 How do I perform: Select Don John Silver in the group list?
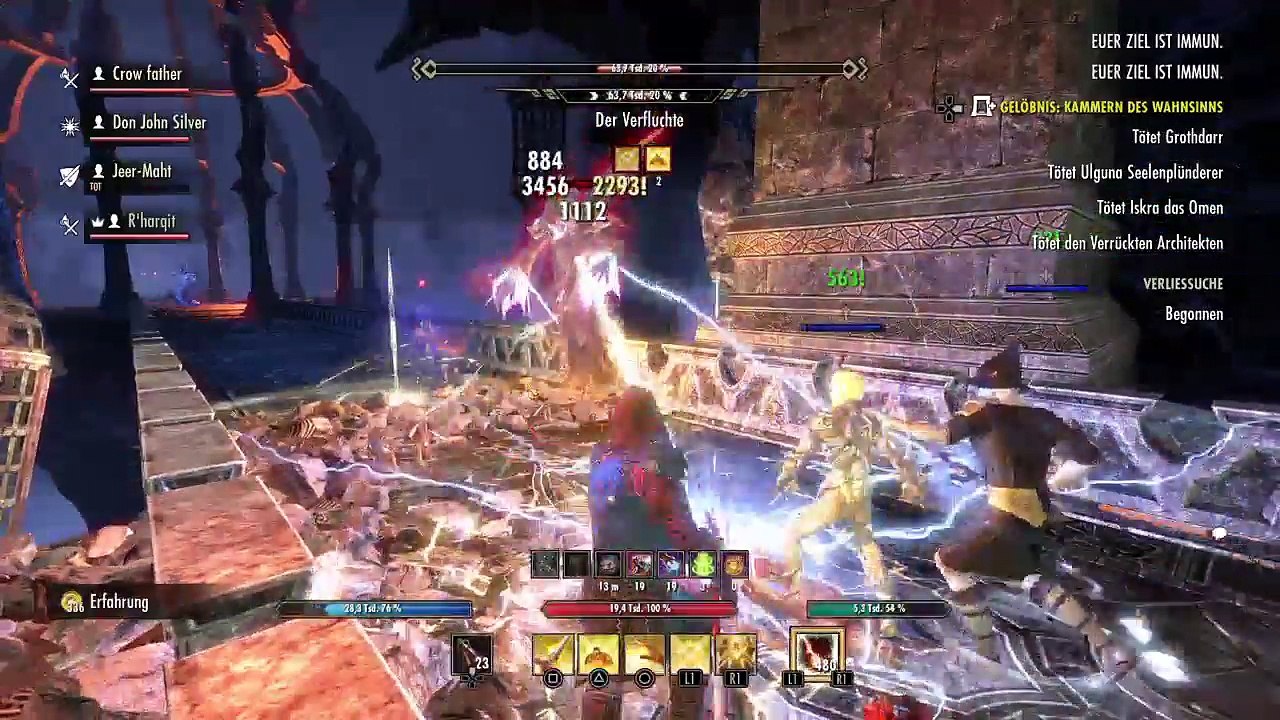158,123
